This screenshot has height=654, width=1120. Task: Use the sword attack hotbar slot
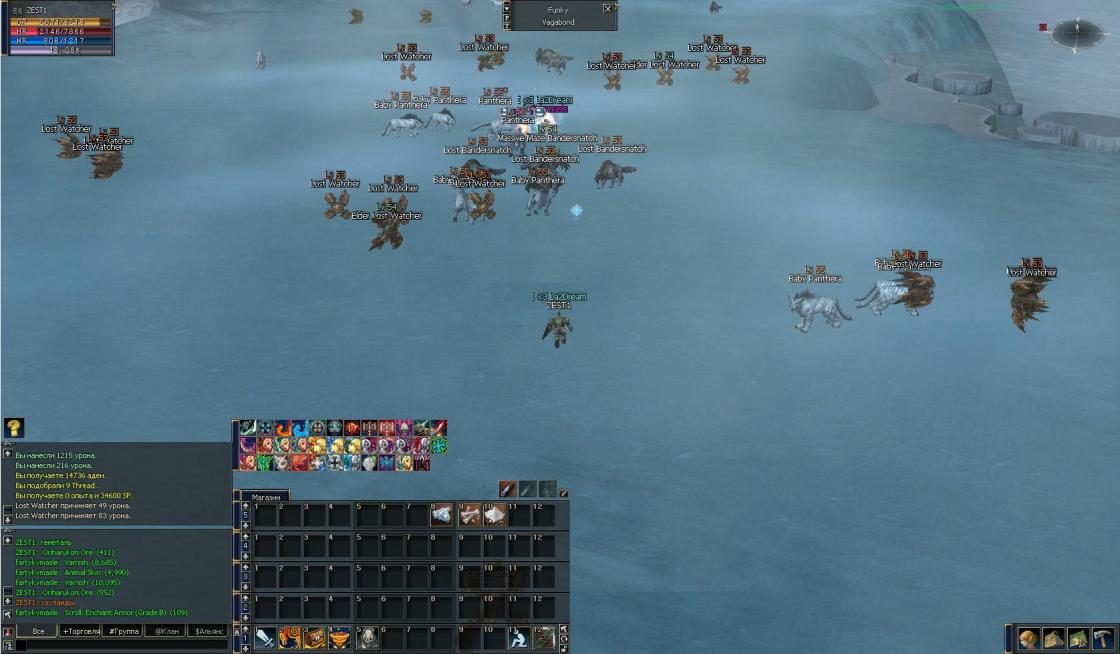pos(265,638)
